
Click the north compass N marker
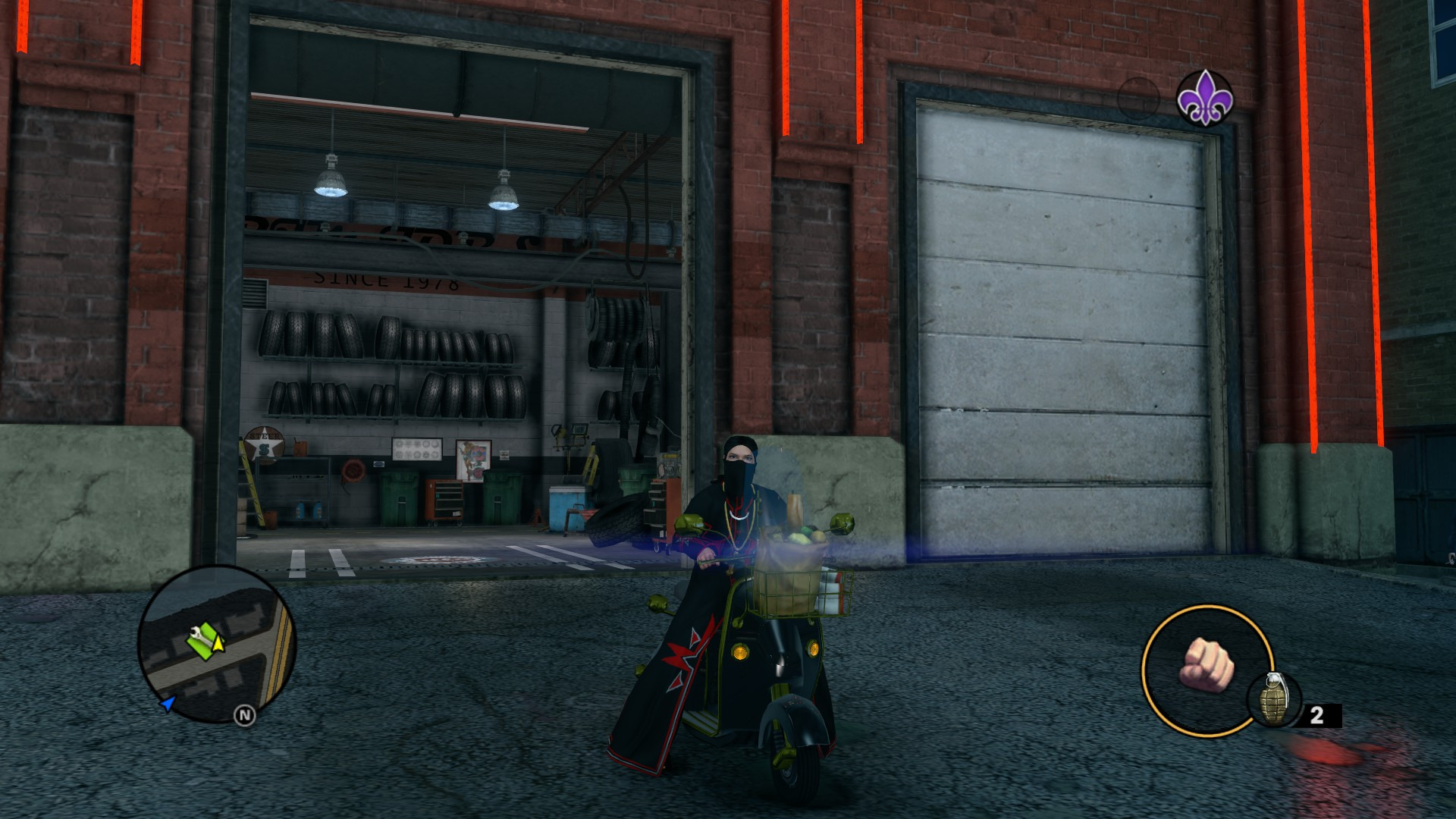(244, 715)
